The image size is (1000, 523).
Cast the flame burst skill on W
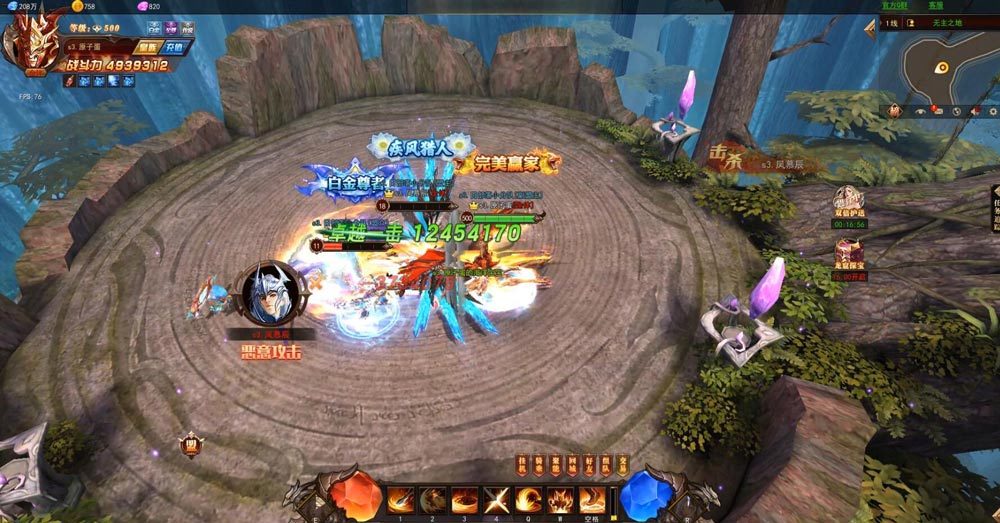(561, 499)
